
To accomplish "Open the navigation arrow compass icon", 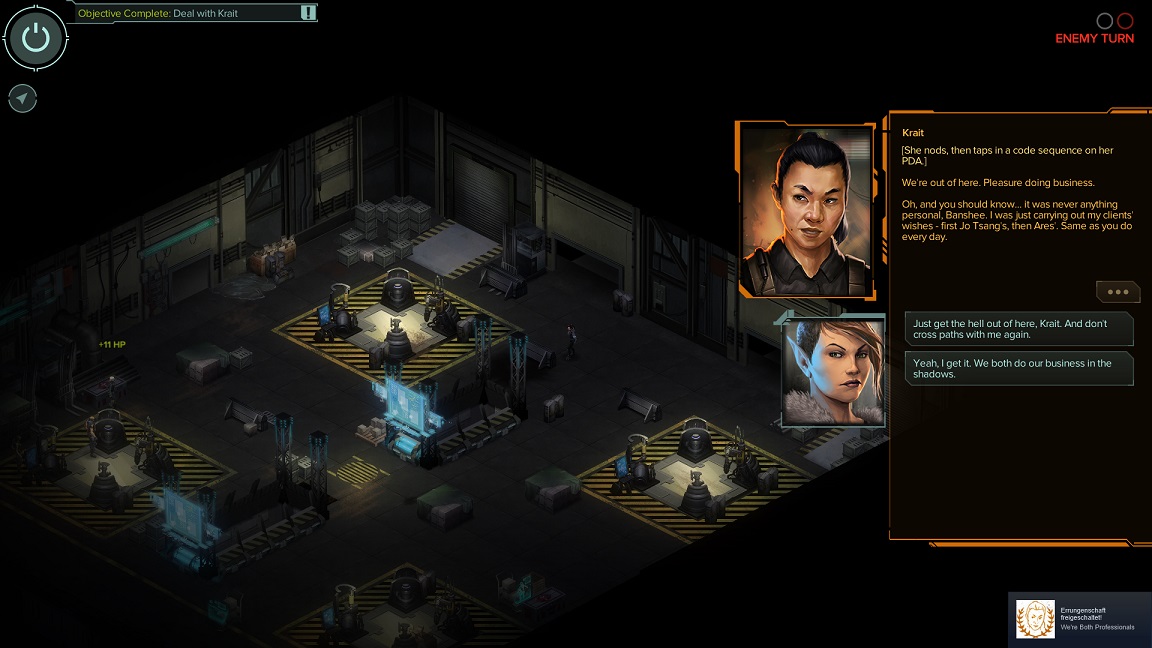I will pos(23,98).
